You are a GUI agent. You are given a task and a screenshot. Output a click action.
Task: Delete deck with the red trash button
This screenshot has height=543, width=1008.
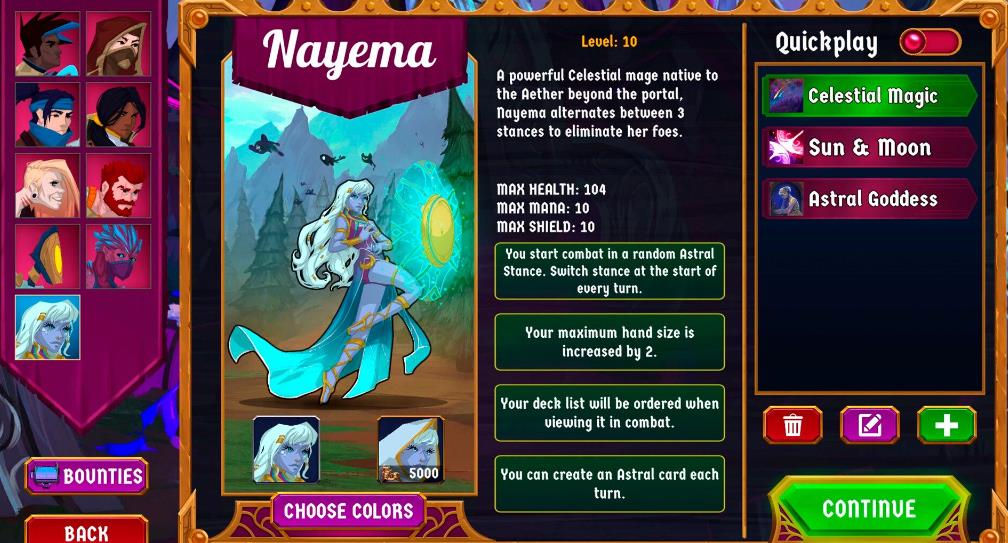[x=793, y=425]
